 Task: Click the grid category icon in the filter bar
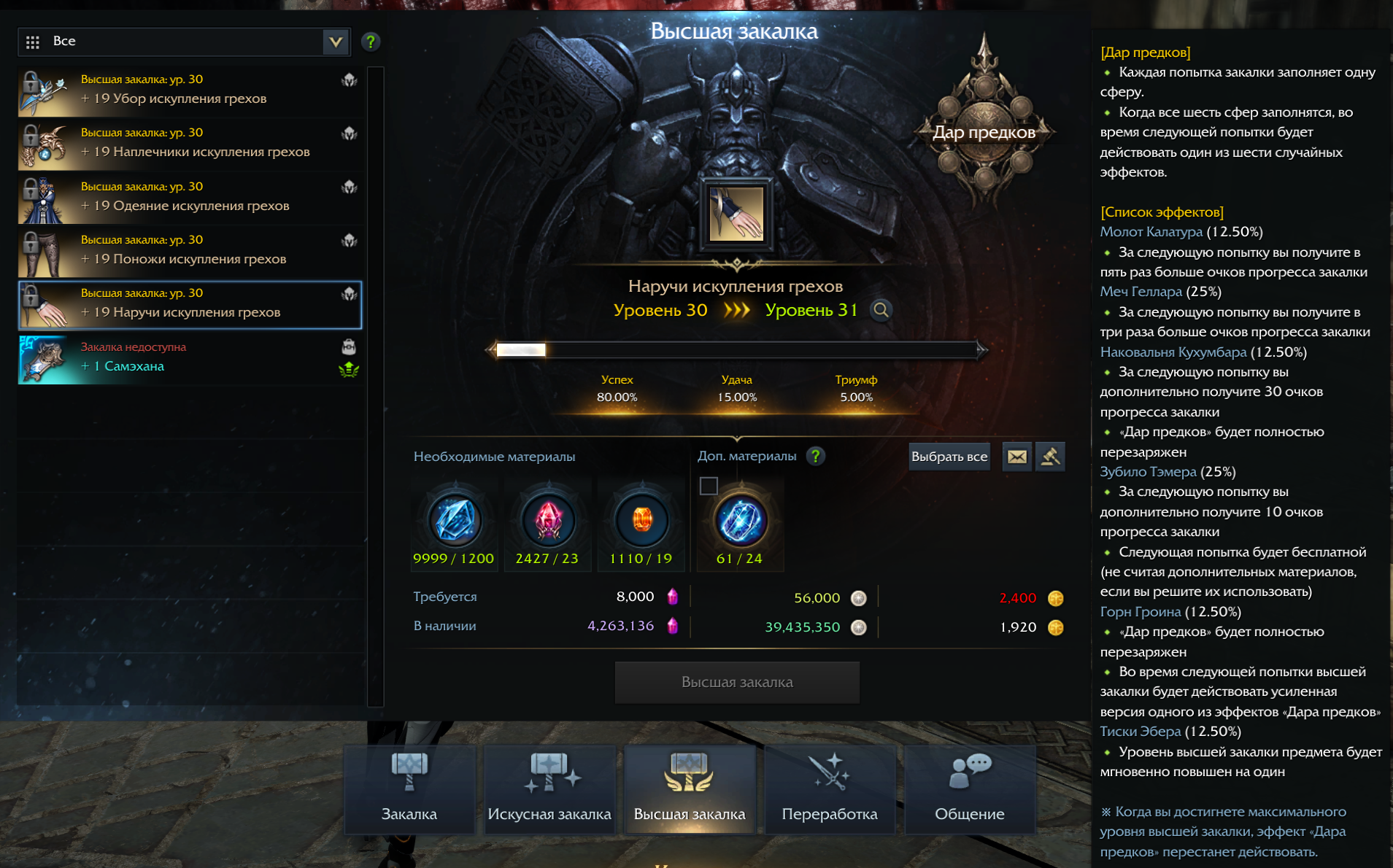click(x=32, y=42)
